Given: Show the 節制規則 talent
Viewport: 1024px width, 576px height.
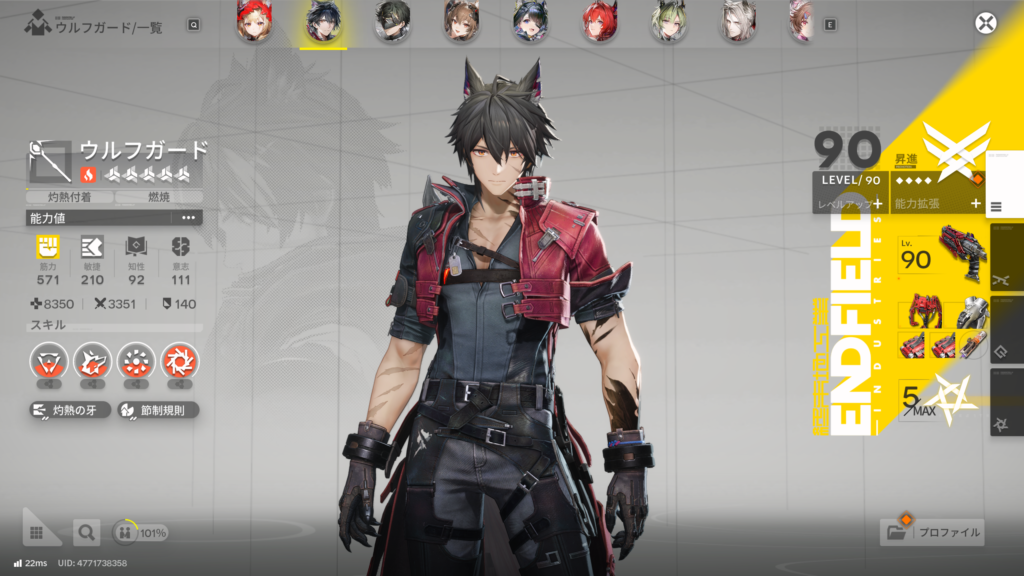Looking at the screenshot, I should pos(157,410).
